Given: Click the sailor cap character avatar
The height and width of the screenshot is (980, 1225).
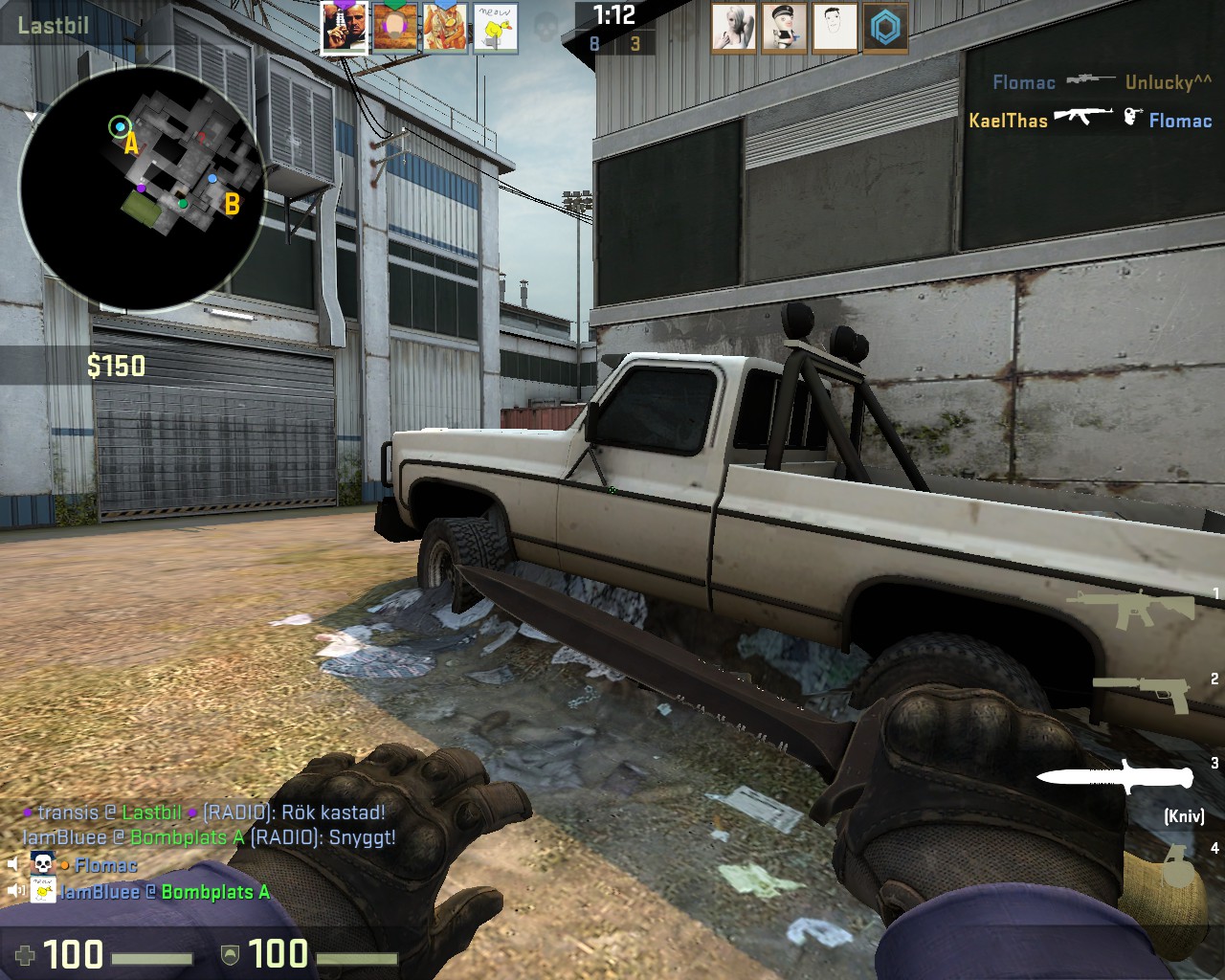Looking at the screenshot, I should point(784,29).
